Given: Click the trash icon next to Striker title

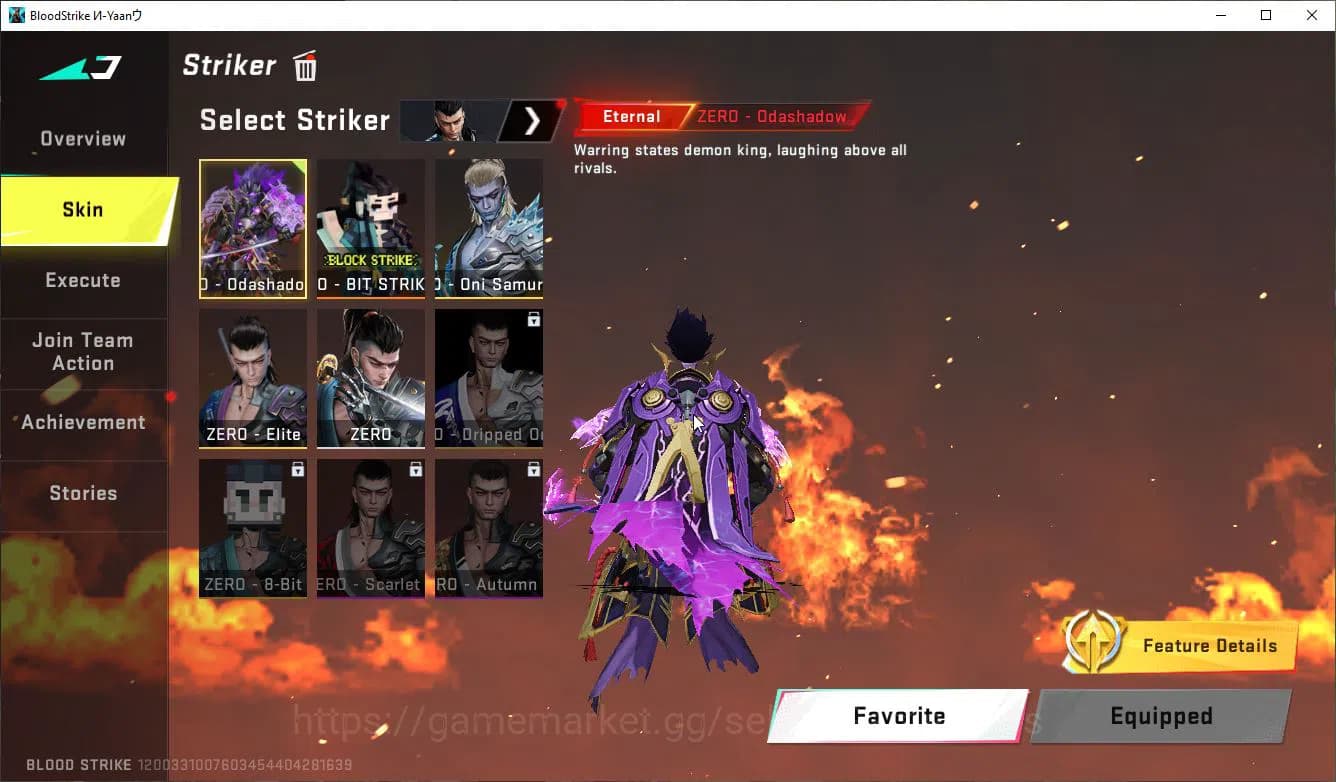Looking at the screenshot, I should coord(304,65).
